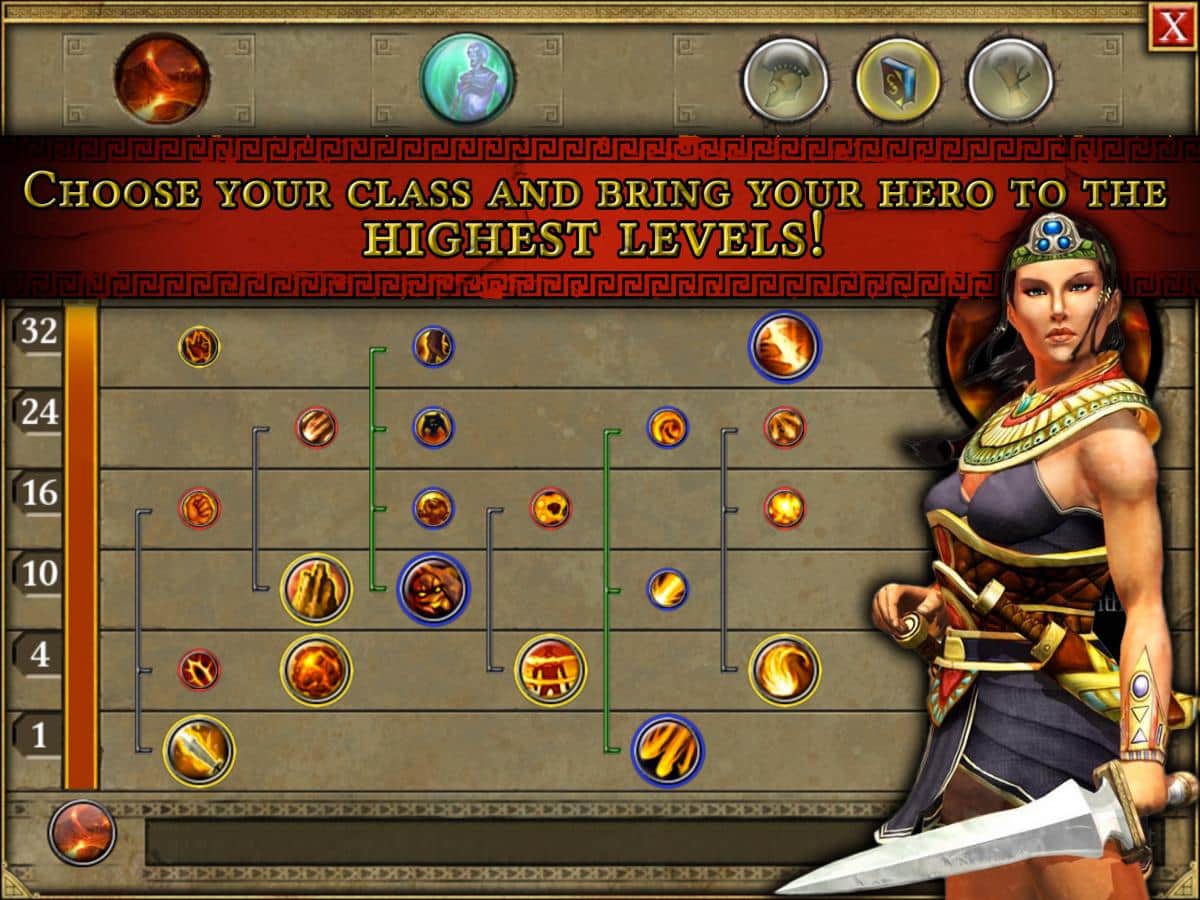Choose the red caged figure skill icon
1200x900 pixels.
550,669
